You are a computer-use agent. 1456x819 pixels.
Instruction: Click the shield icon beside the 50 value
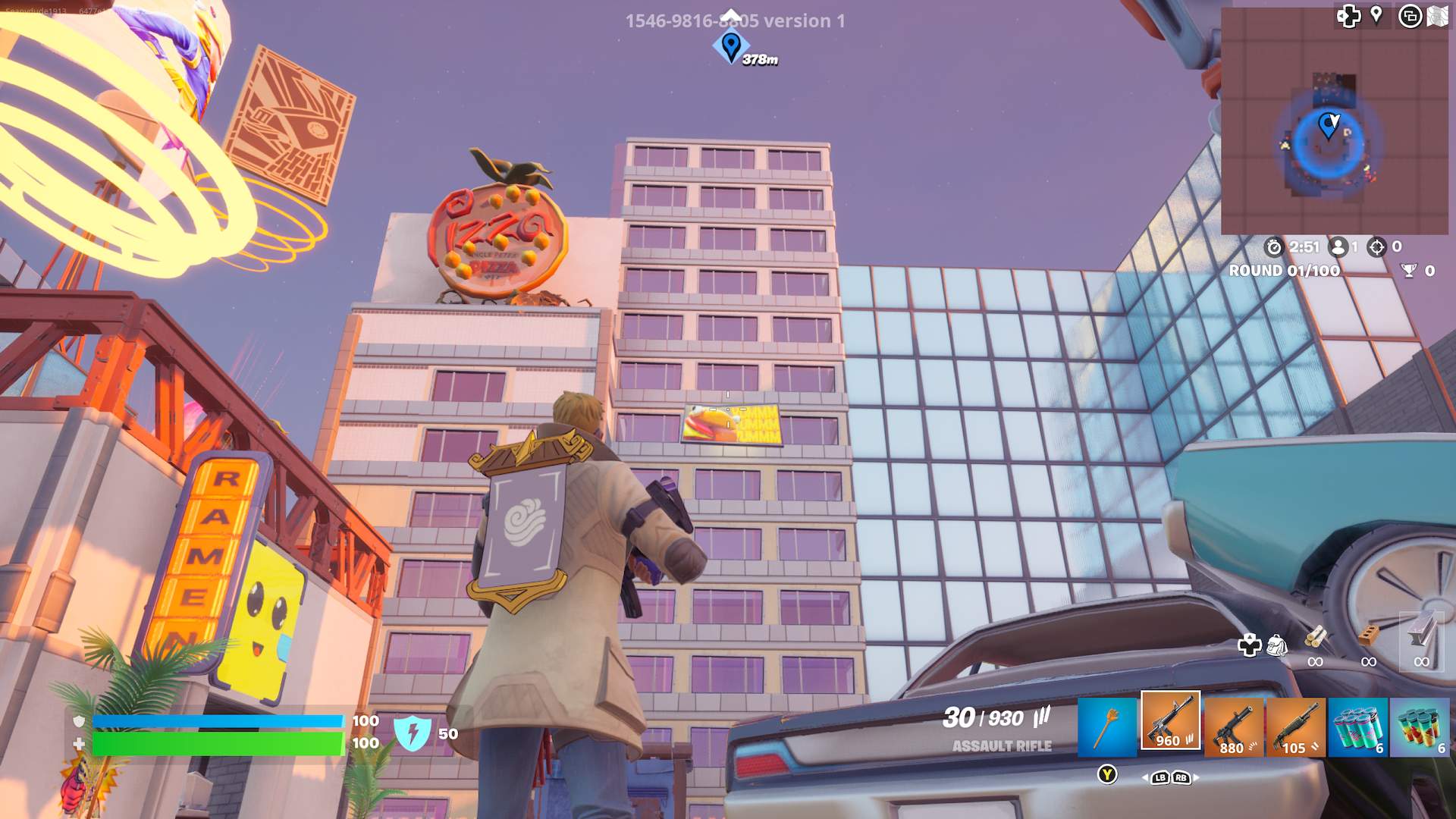click(413, 734)
